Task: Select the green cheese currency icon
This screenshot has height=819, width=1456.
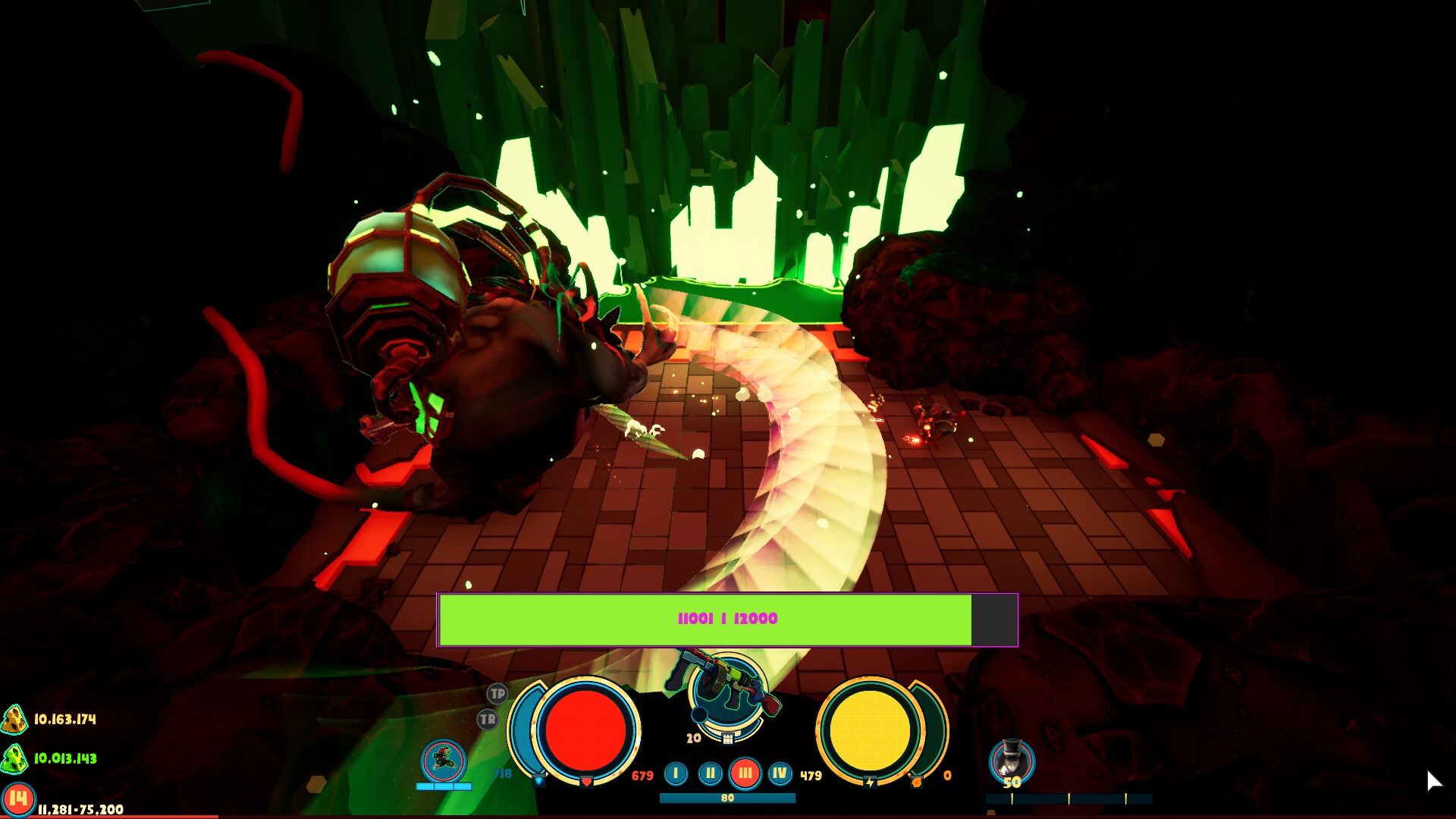Action: tap(14, 758)
